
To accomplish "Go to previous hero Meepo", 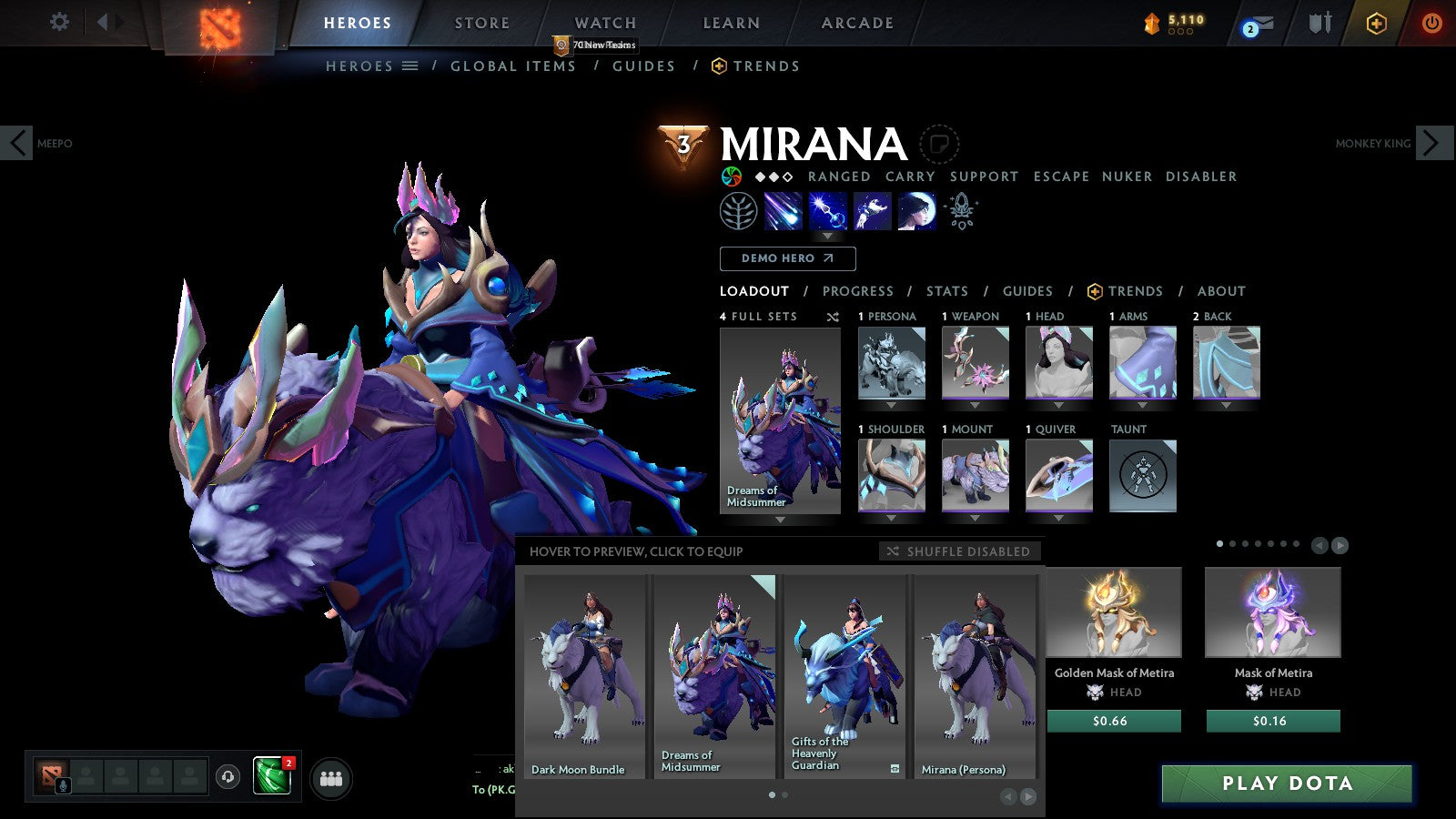I will click(17, 143).
